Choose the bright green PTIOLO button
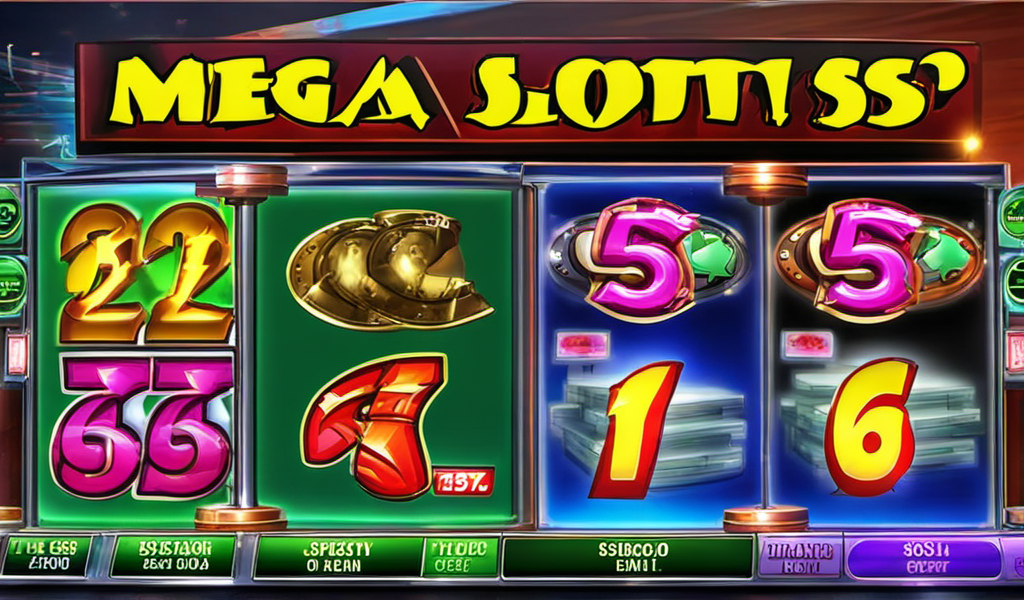This screenshot has height=600, width=1024. click(x=458, y=557)
